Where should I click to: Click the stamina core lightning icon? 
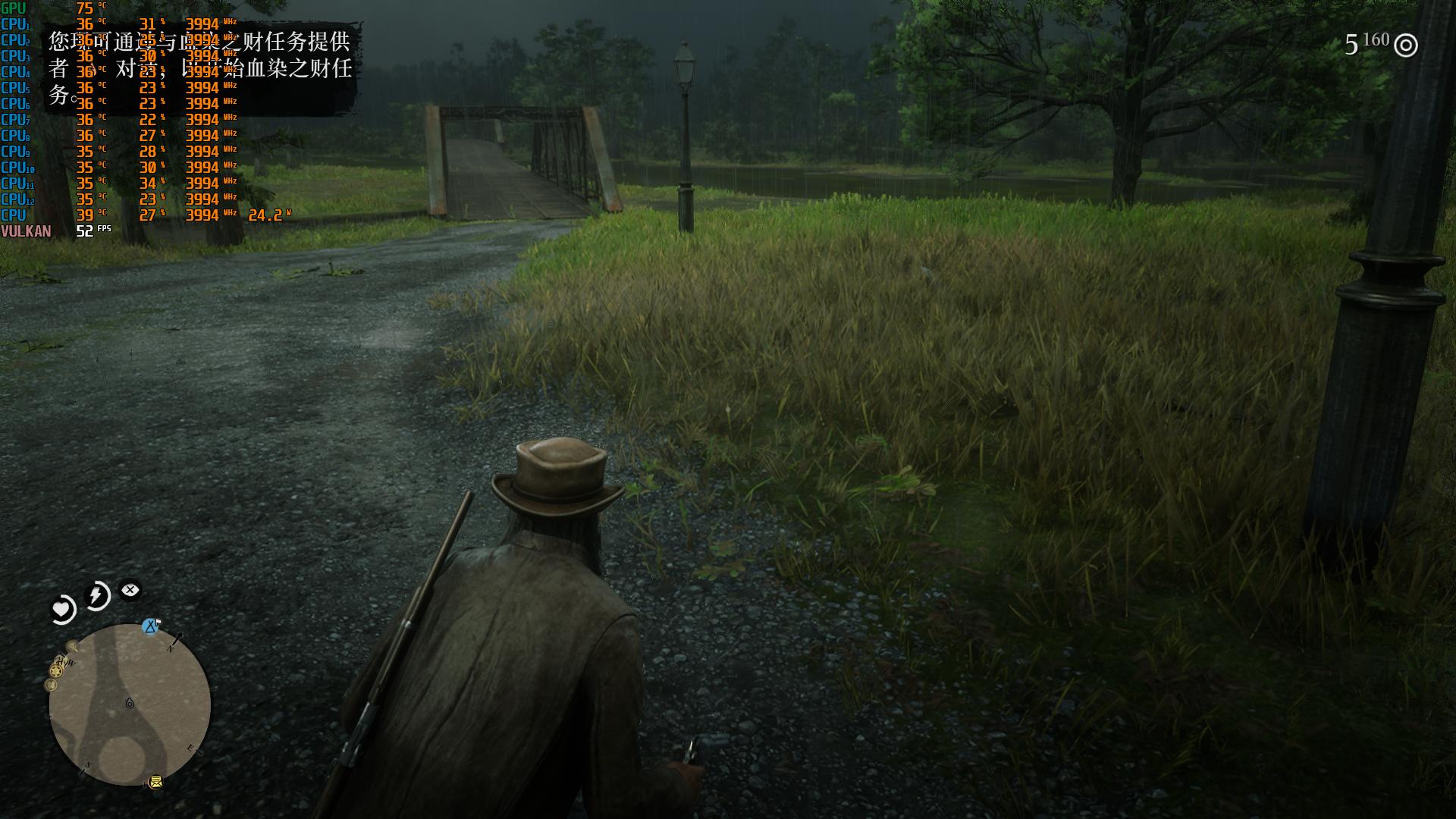coord(98,595)
